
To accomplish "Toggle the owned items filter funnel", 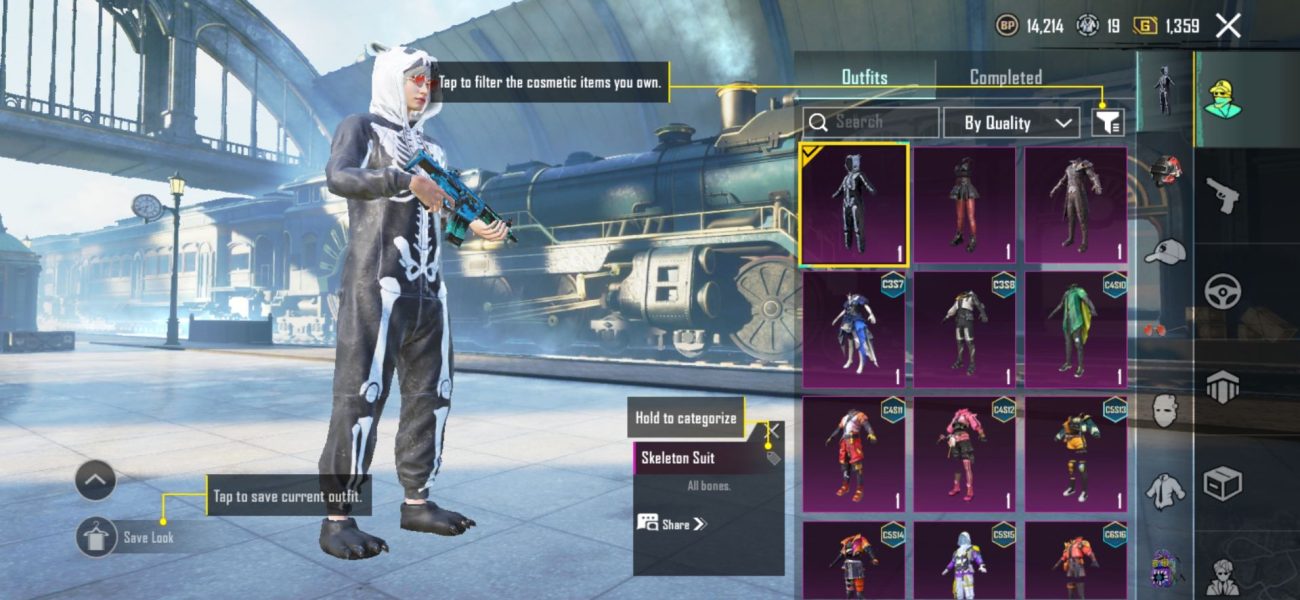I will [x=1108, y=122].
